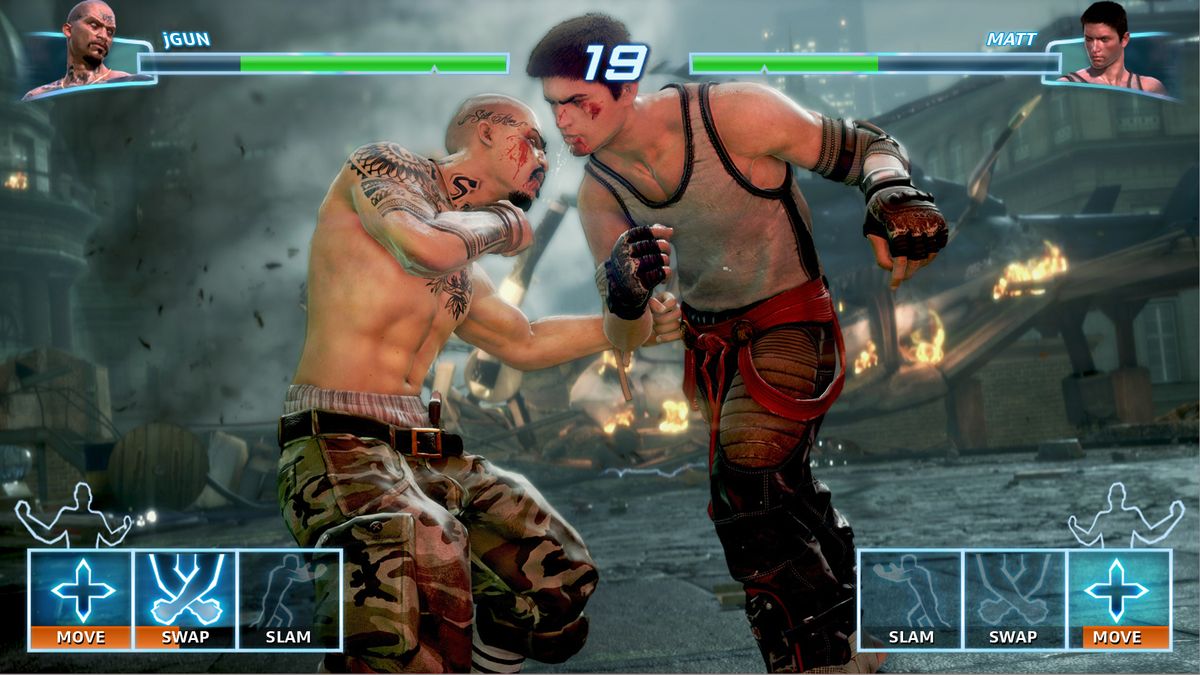Image resolution: width=1200 pixels, height=675 pixels.
Task: Use the glowing SWAP action for jGUN
Action: point(185,600)
